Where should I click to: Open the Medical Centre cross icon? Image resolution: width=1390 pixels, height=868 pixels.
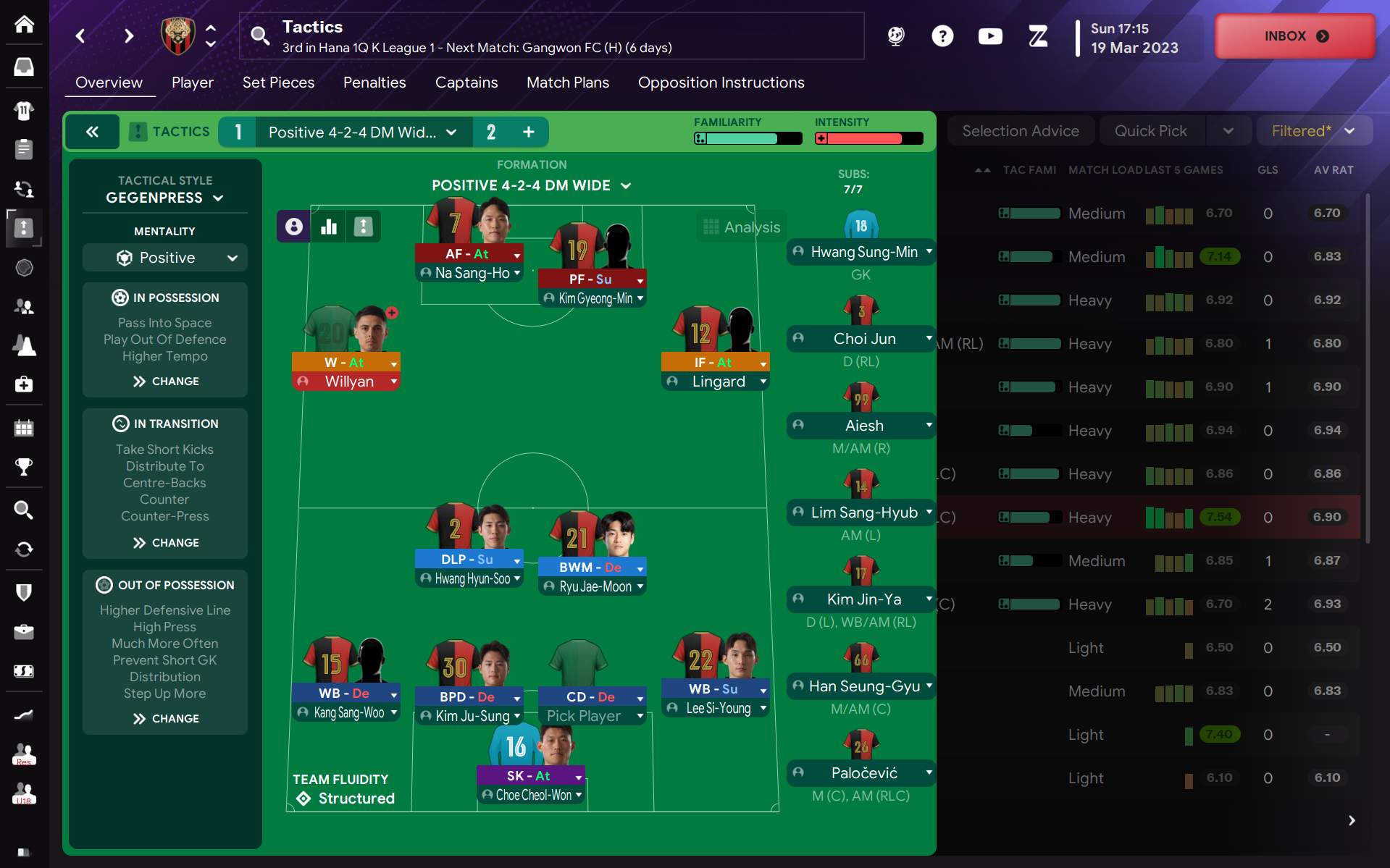[x=24, y=384]
